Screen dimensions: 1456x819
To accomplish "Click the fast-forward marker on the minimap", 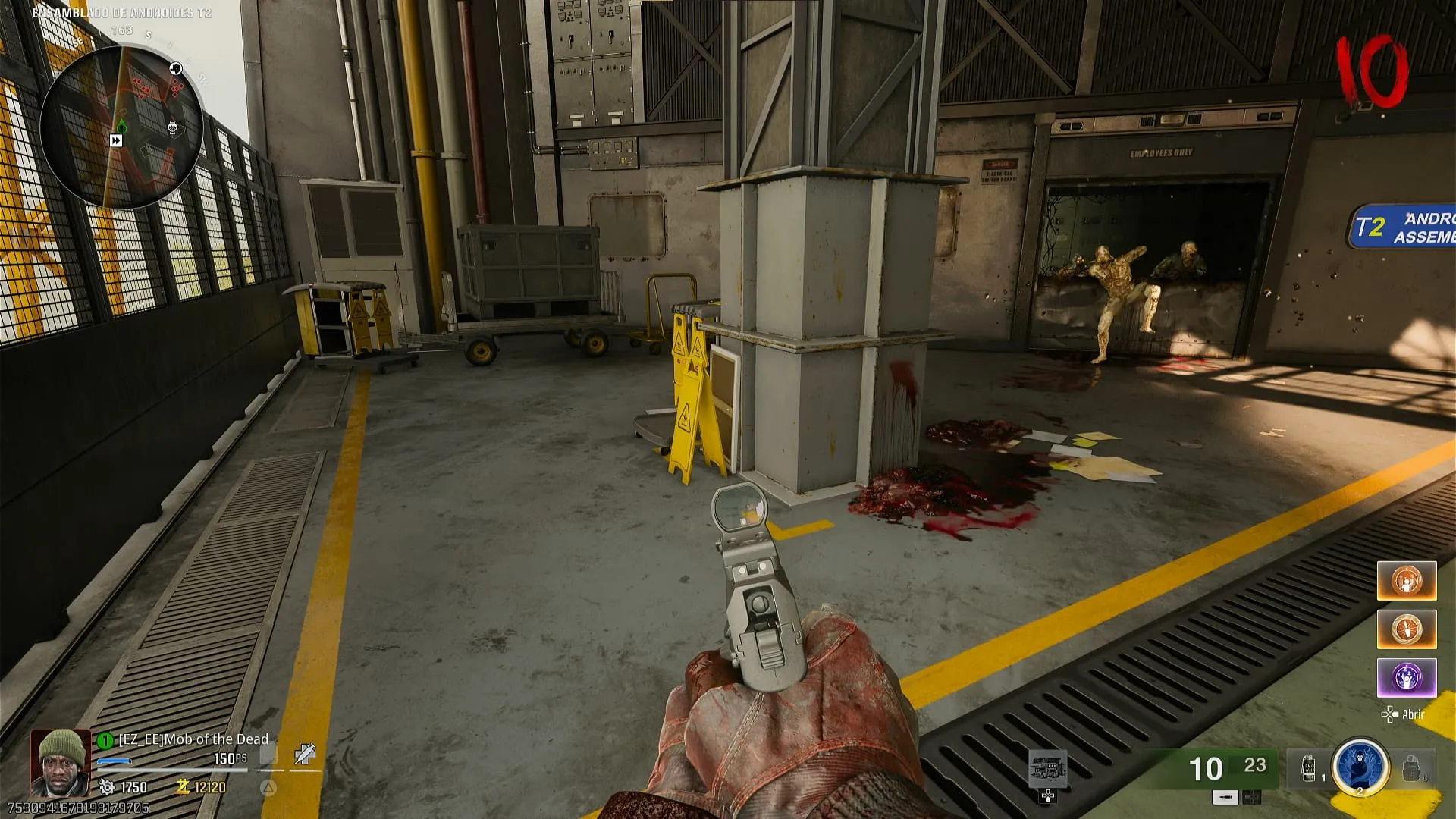I will point(116,140).
